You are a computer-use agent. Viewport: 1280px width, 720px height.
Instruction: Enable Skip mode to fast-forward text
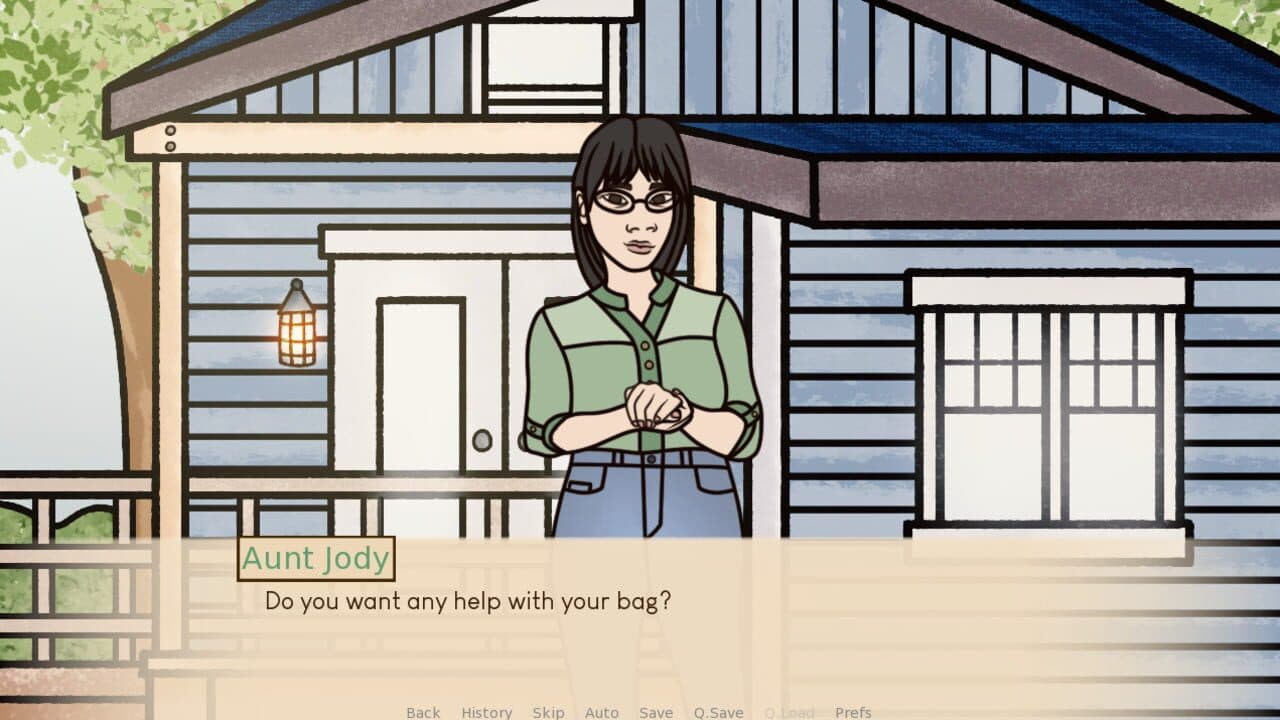point(548,712)
